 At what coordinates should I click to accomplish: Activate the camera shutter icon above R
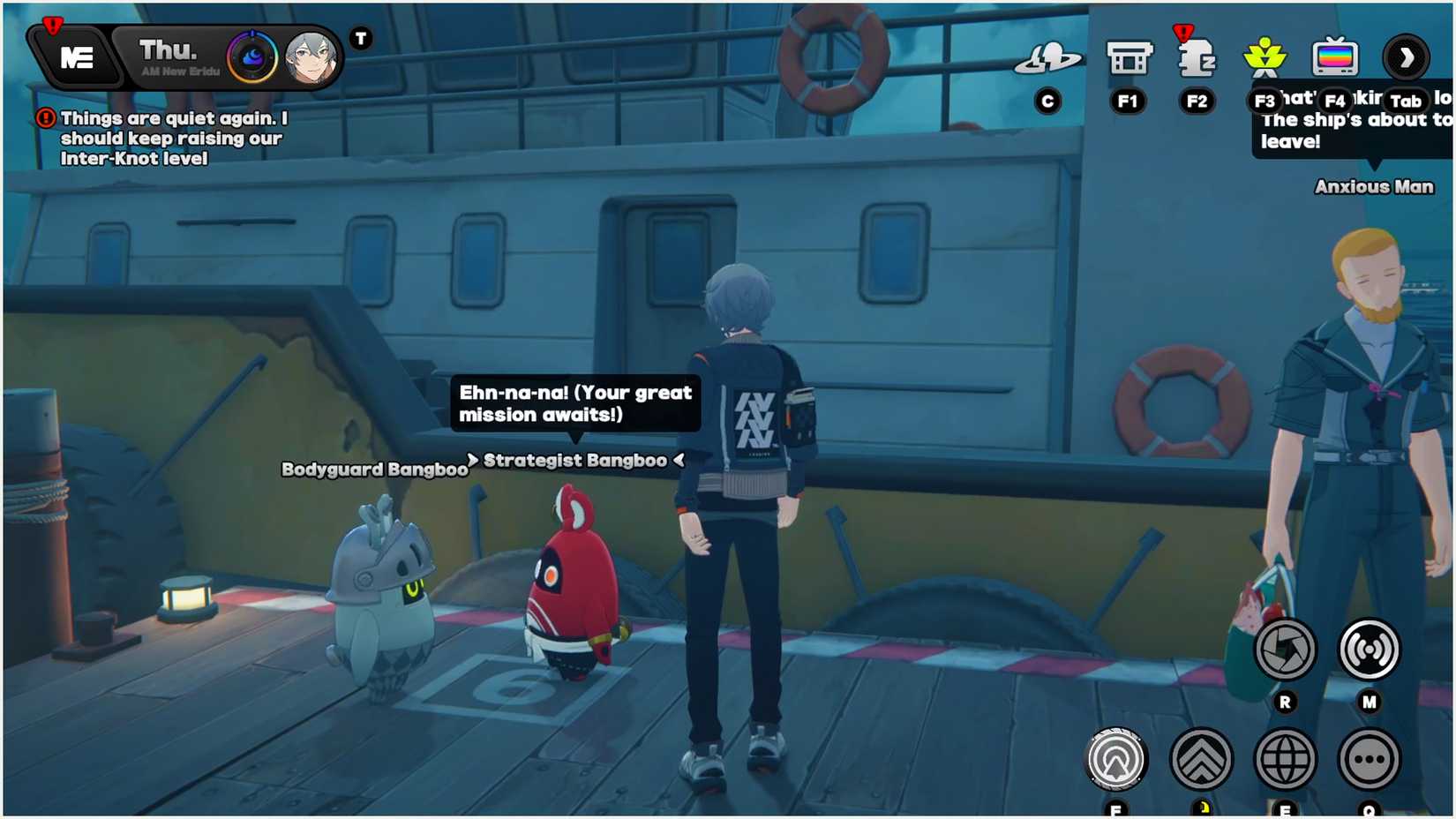coord(1285,650)
